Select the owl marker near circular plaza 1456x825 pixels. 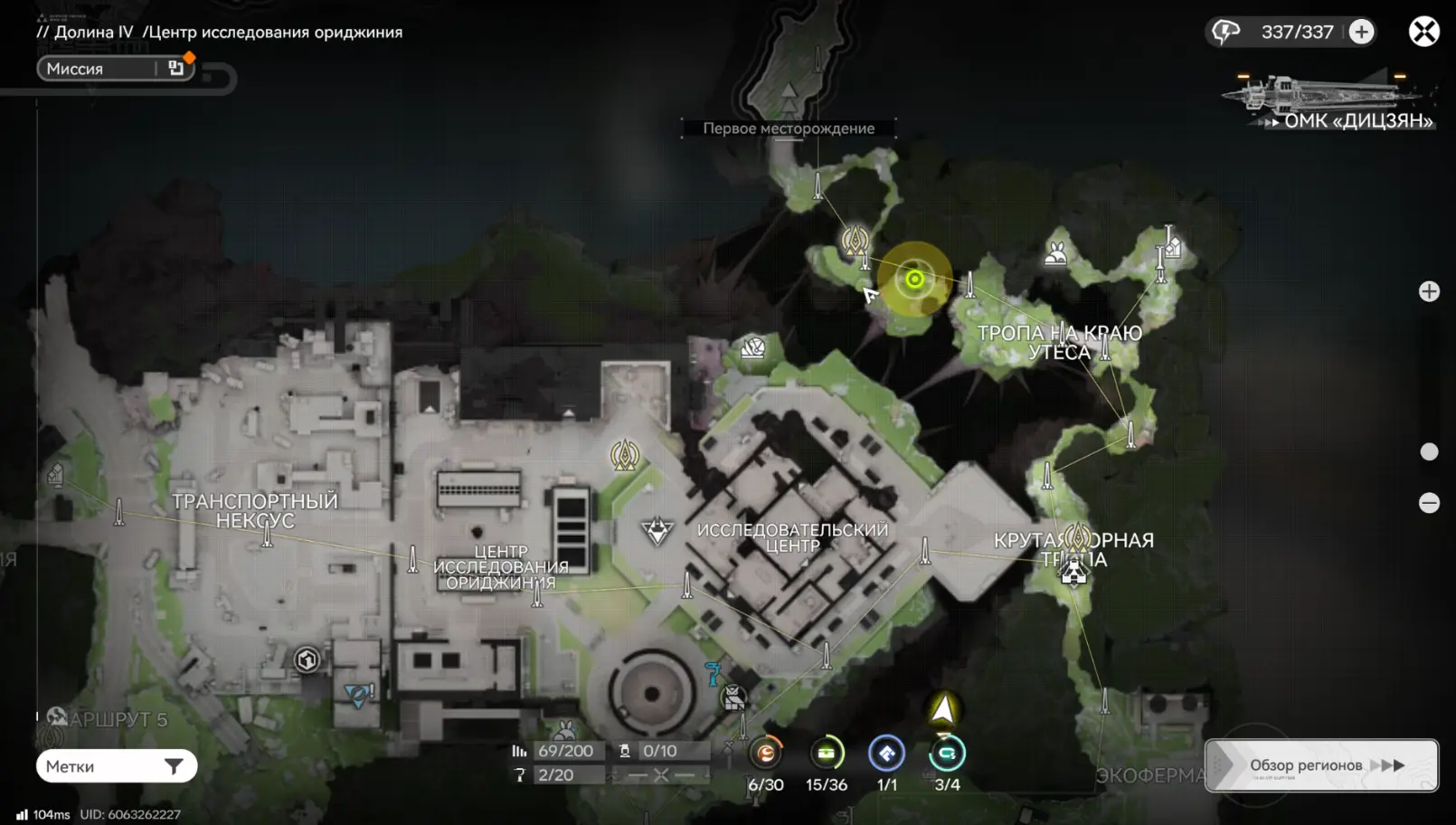(x=733, y=697)
